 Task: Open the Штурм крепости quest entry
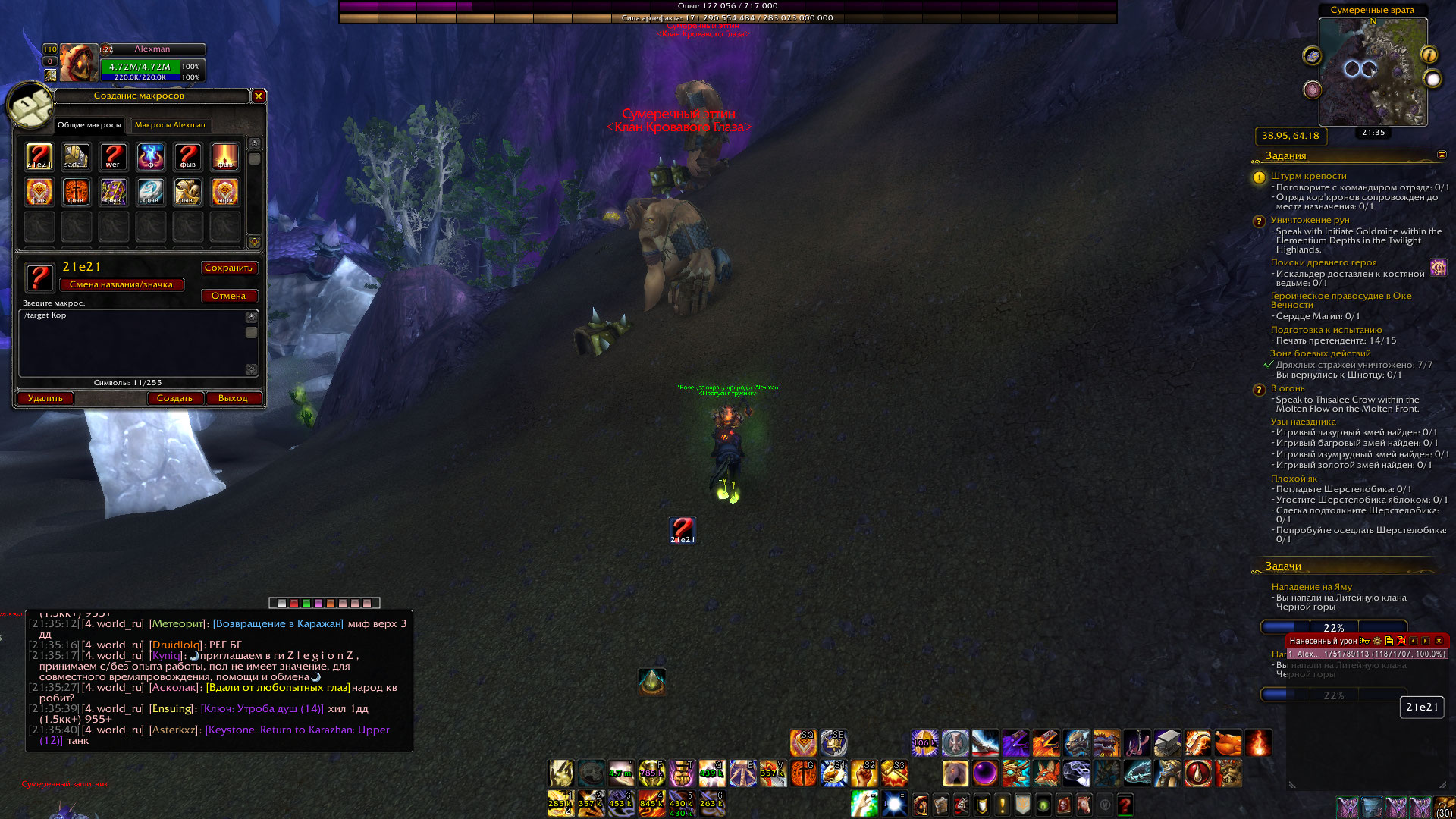(1308, 176)
